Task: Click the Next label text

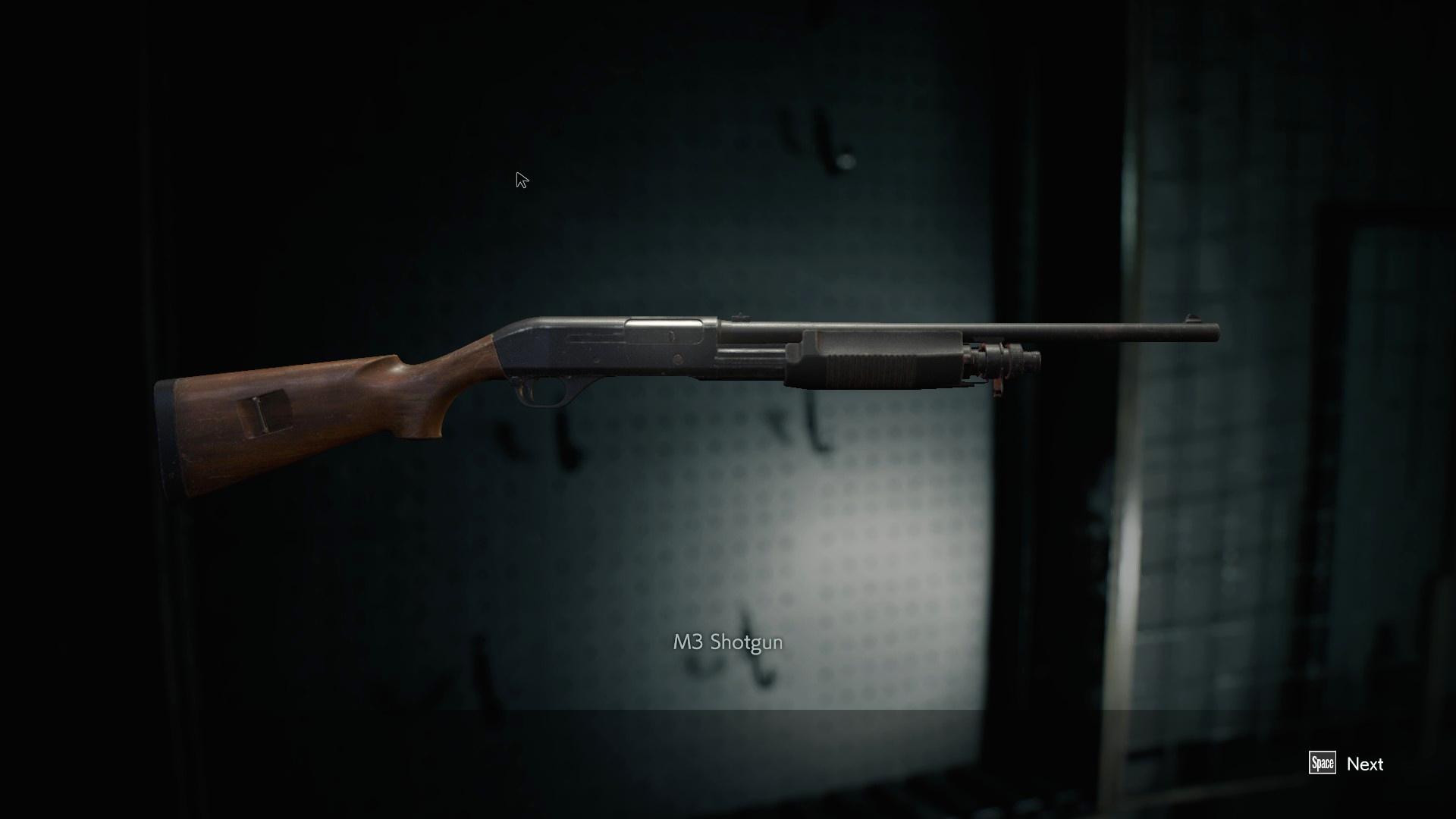Action: click(1365, 764)
